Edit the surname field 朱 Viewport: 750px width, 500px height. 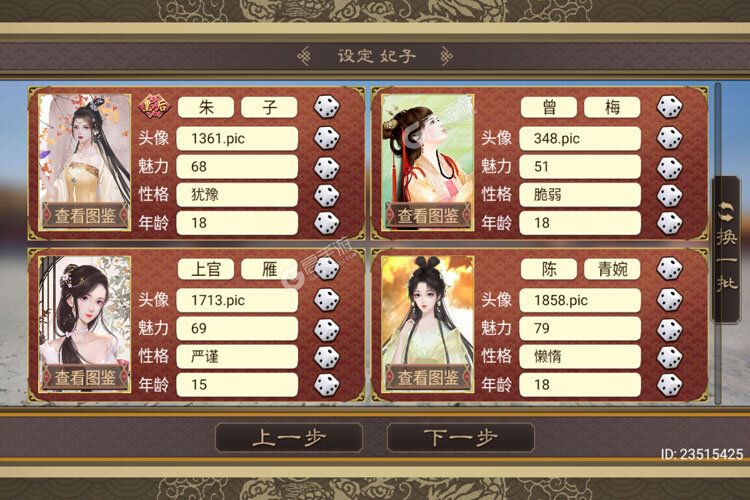click(207, 108)
